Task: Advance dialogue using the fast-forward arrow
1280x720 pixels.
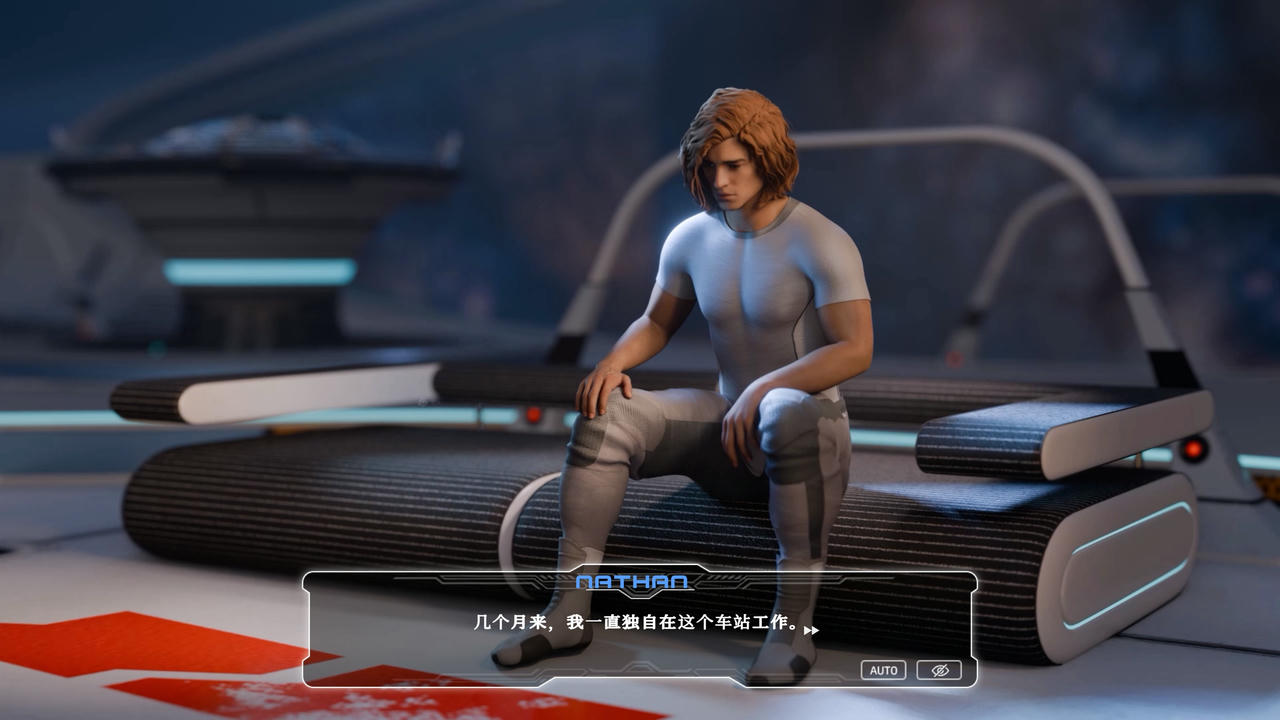Action: pos(811,630)
